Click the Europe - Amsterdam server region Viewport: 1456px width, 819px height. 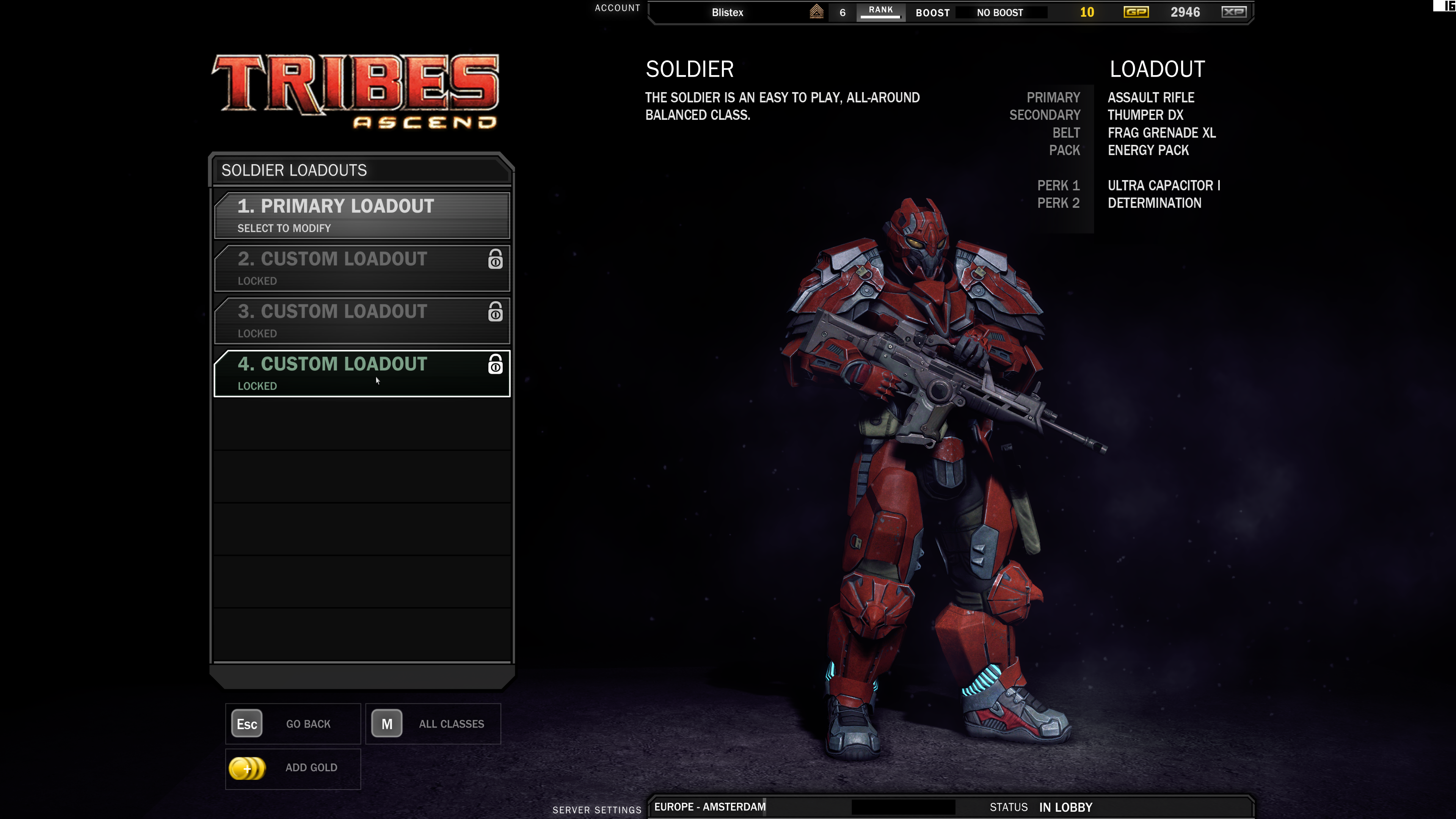tap(710, 807)
